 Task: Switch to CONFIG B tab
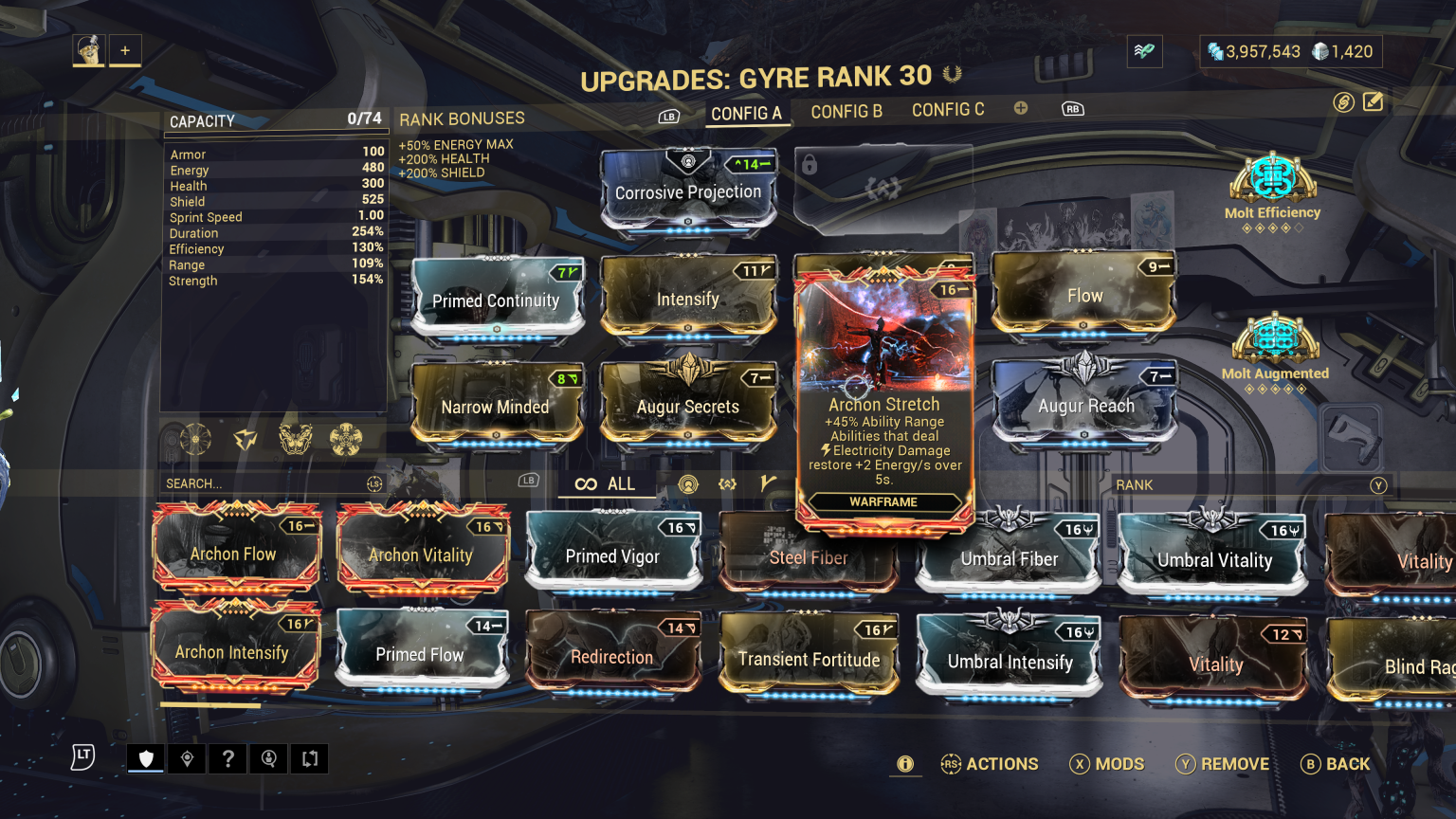pos(846,111)
